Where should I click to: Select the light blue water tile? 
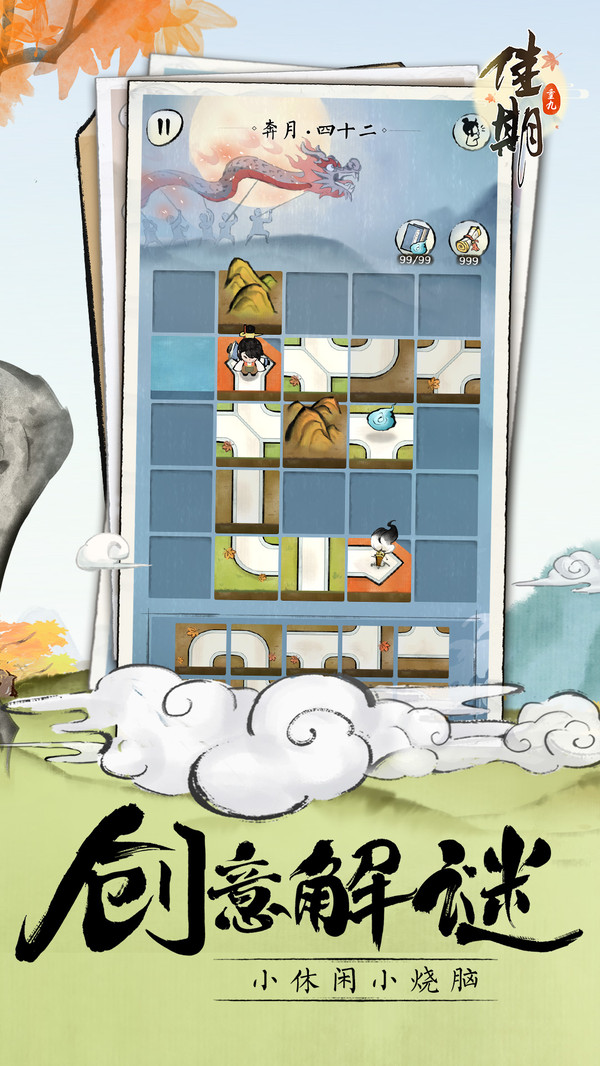184,366
